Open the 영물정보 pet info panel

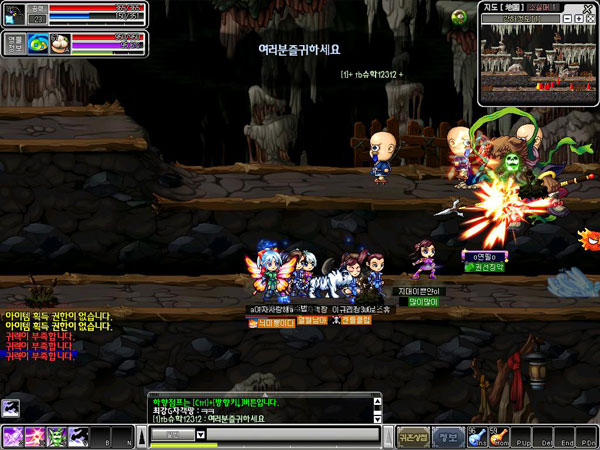pos(14,43)
